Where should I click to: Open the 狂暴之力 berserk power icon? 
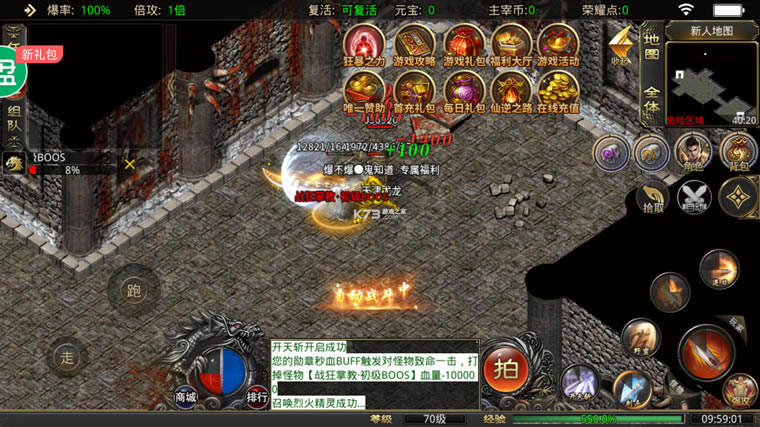365,44
